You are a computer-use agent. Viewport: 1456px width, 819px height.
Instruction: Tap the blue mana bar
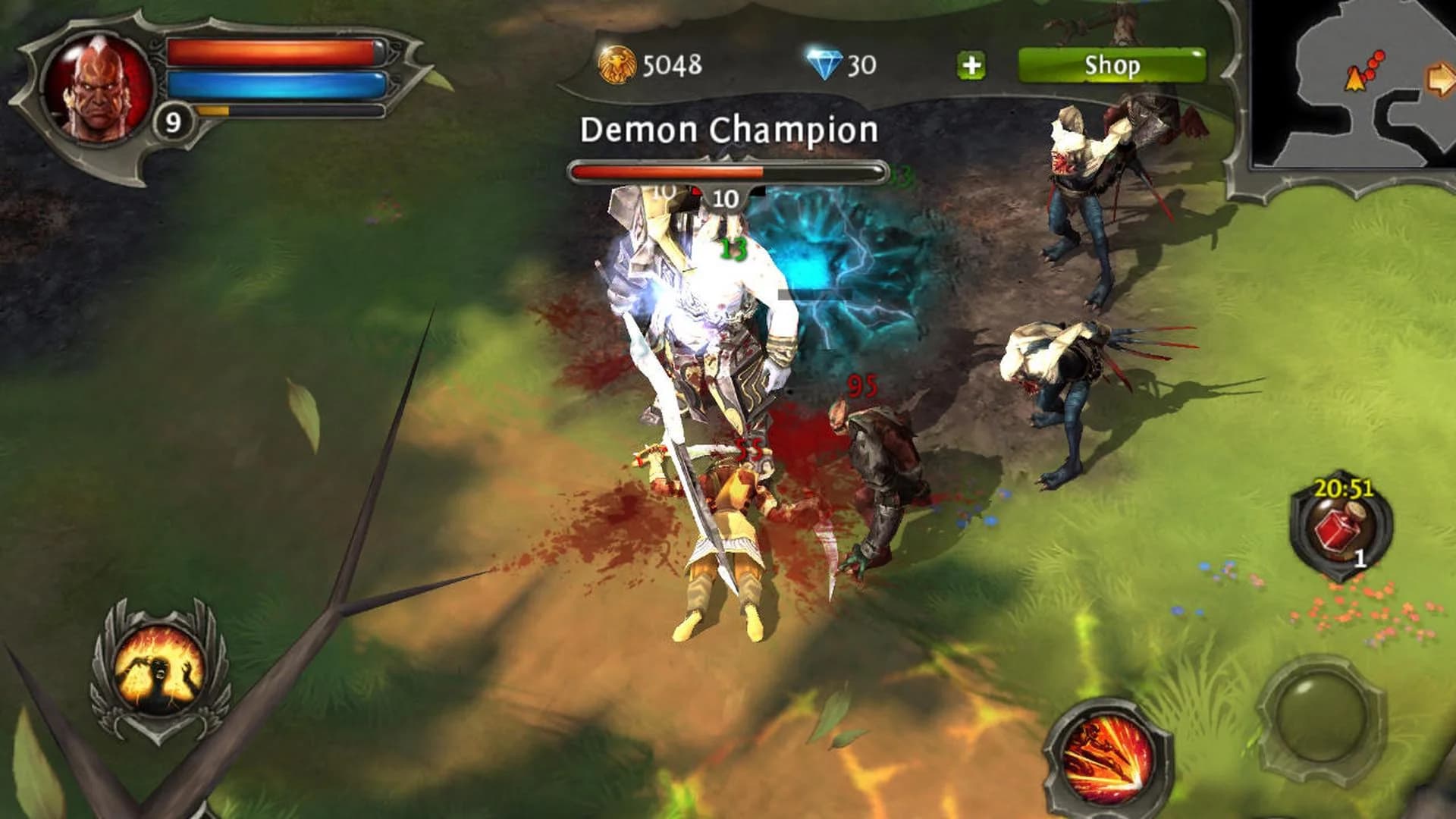277,83
